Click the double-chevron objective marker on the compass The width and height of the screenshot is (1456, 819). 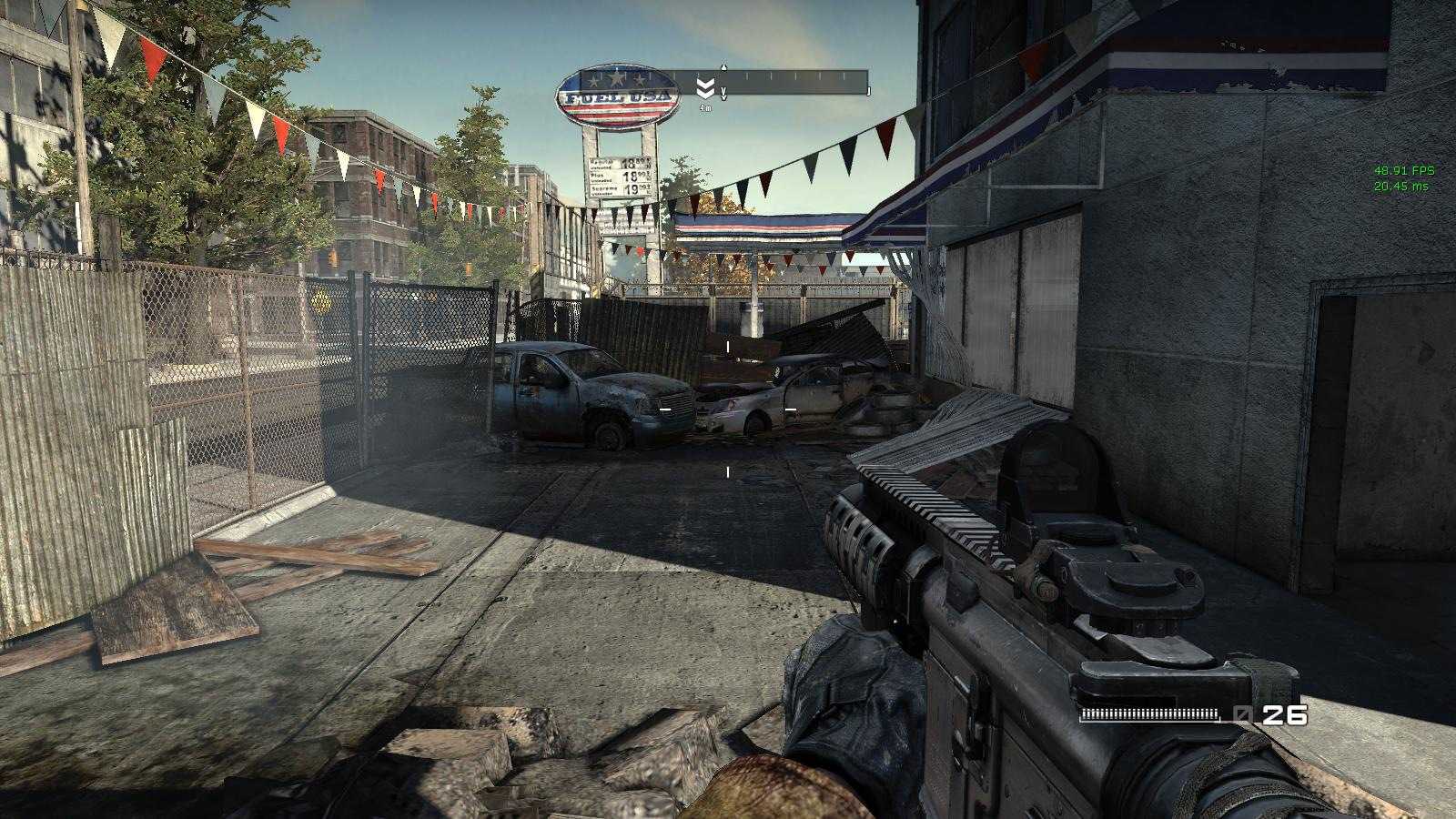tap(705, 88)
